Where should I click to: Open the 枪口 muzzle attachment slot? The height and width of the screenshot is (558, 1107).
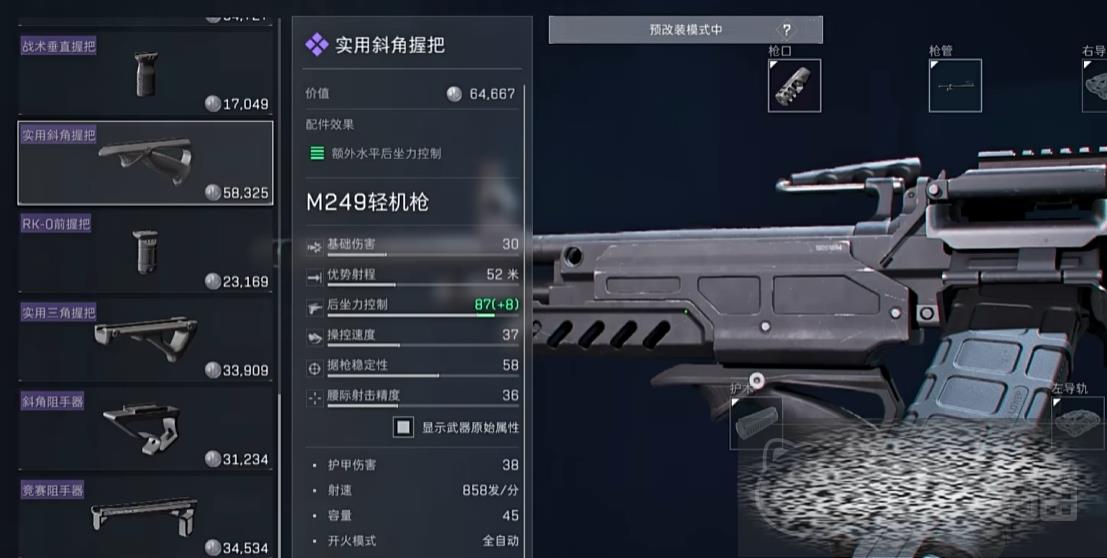(794, 86)
